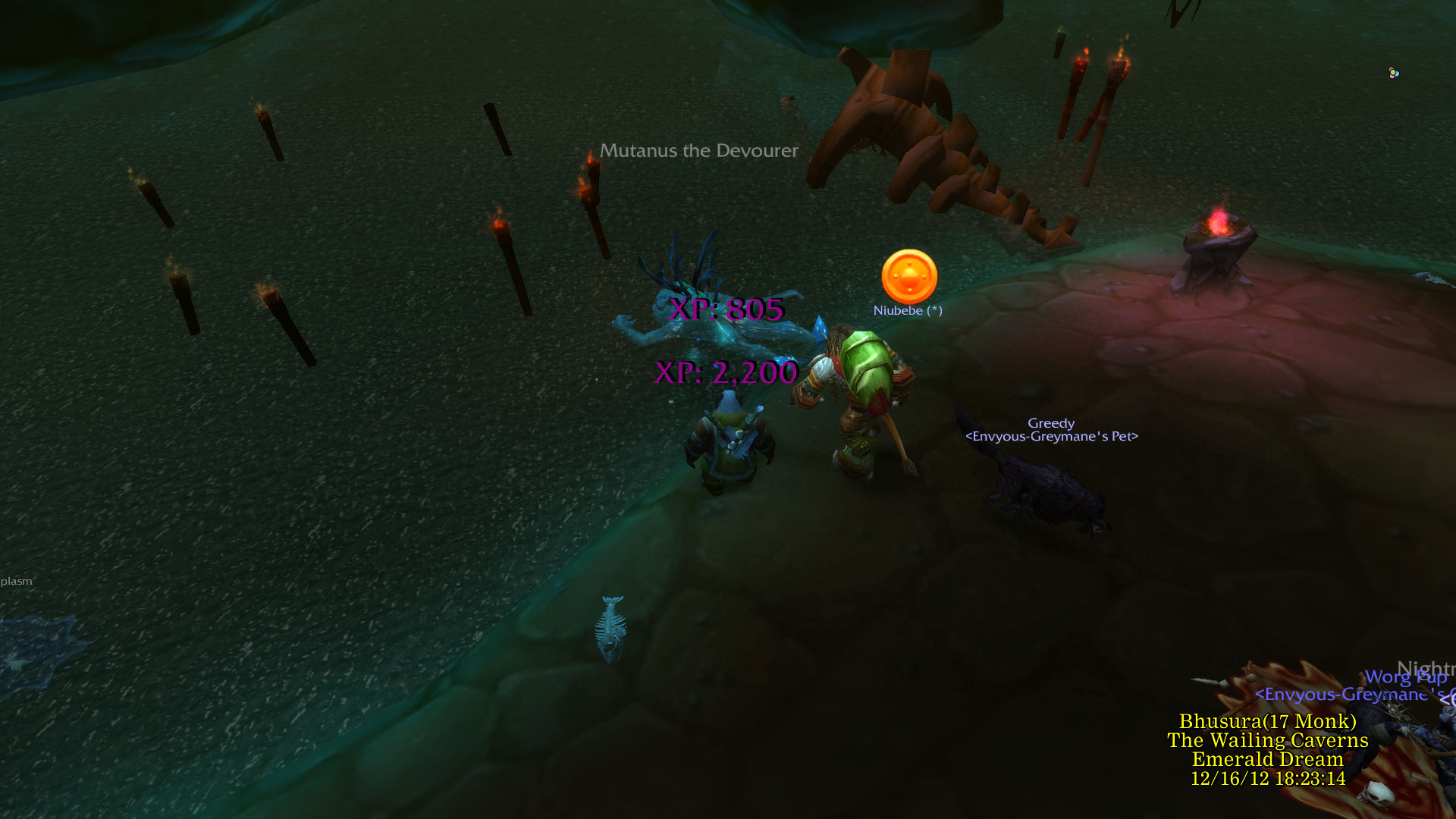Click the orange circle raid marker
The height and width of the screenshot is (819, 1456).
909,277
